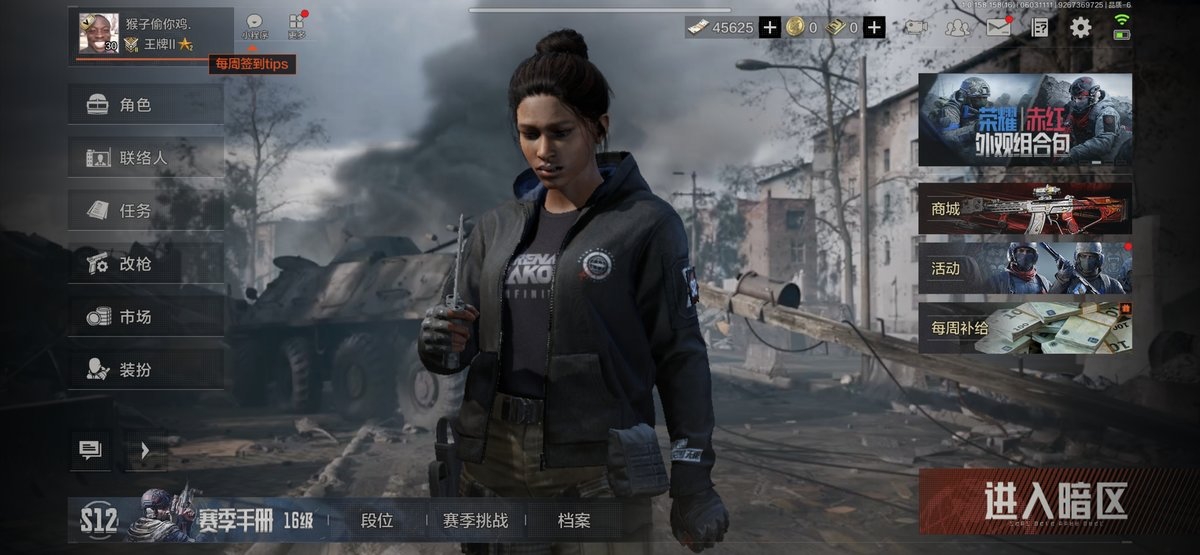Open the chat message box icon
The width and height of the screenshot is (1200, 555).
point(90,451)
